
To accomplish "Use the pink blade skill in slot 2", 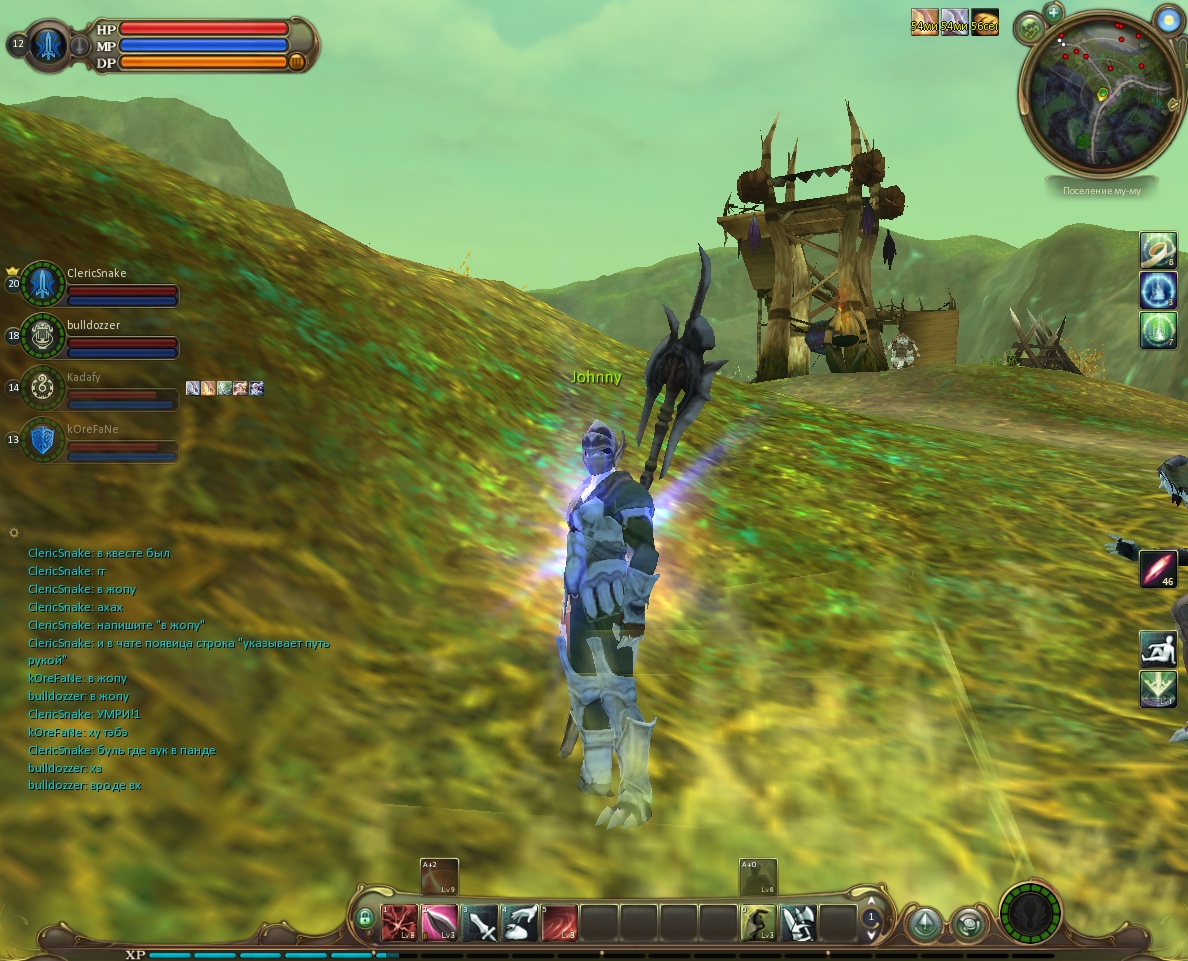I will point(440,923).
